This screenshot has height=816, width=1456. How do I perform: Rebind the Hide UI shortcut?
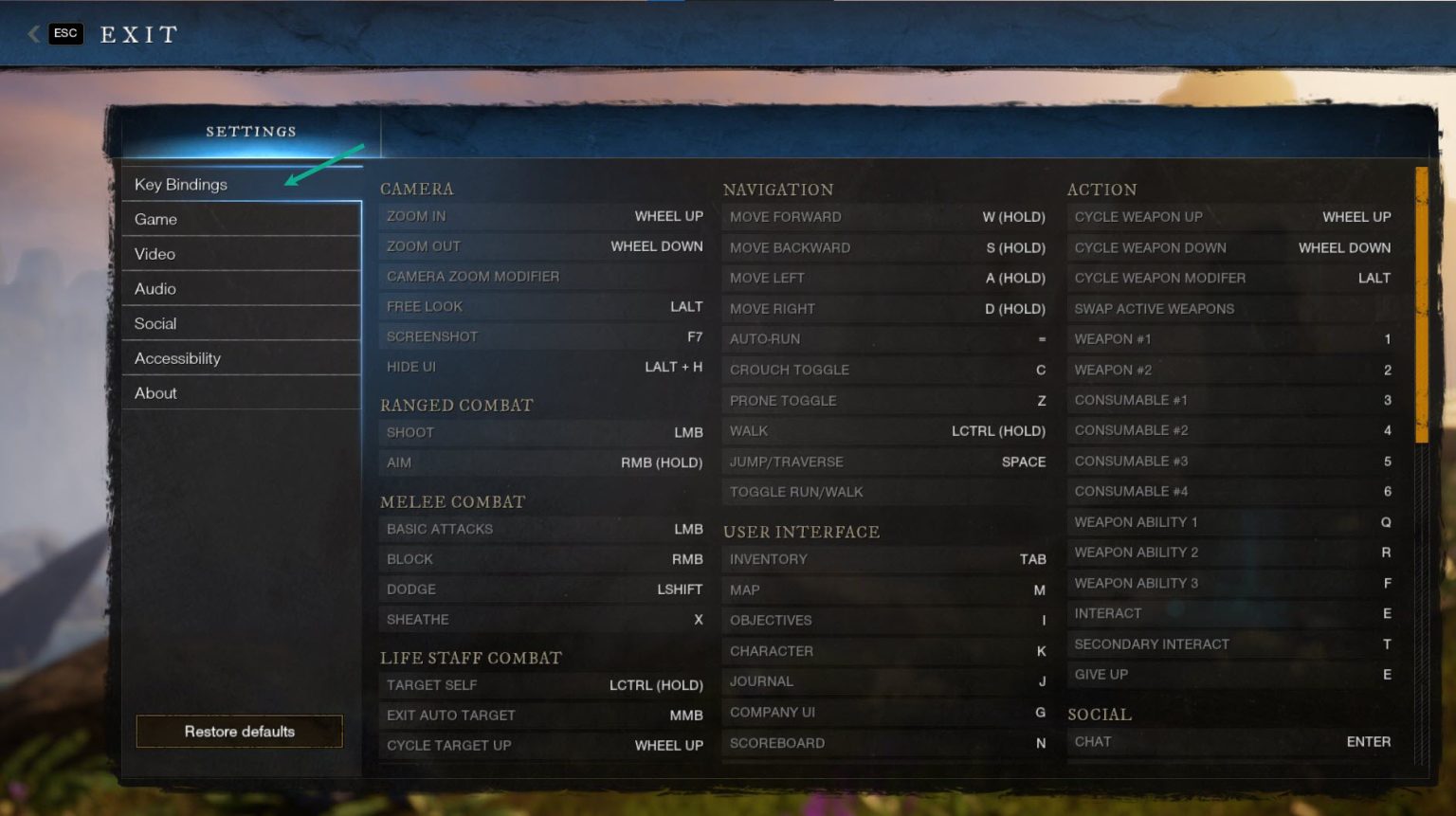542,366
